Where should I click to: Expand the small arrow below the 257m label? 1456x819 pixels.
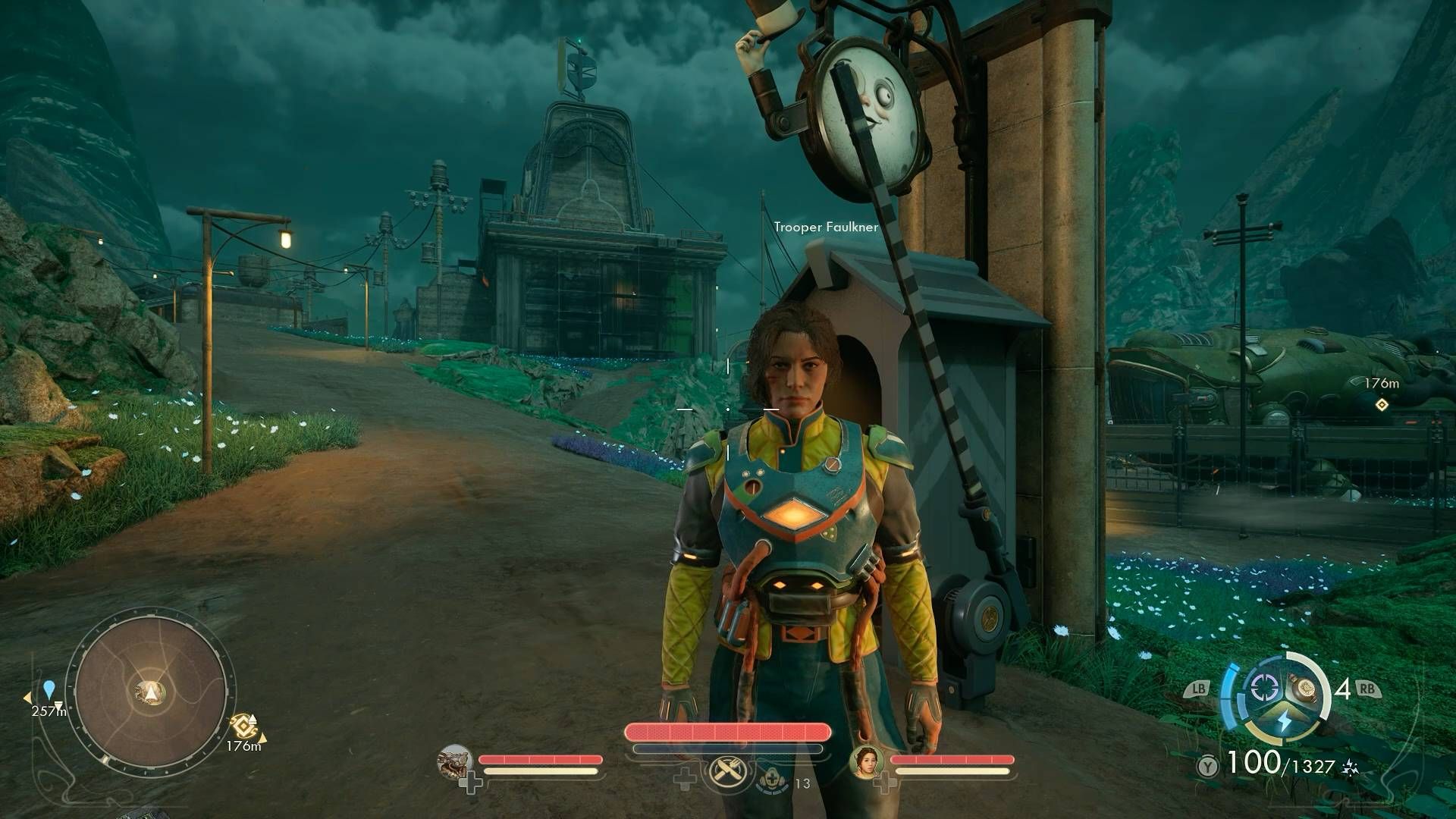point(59,705)
